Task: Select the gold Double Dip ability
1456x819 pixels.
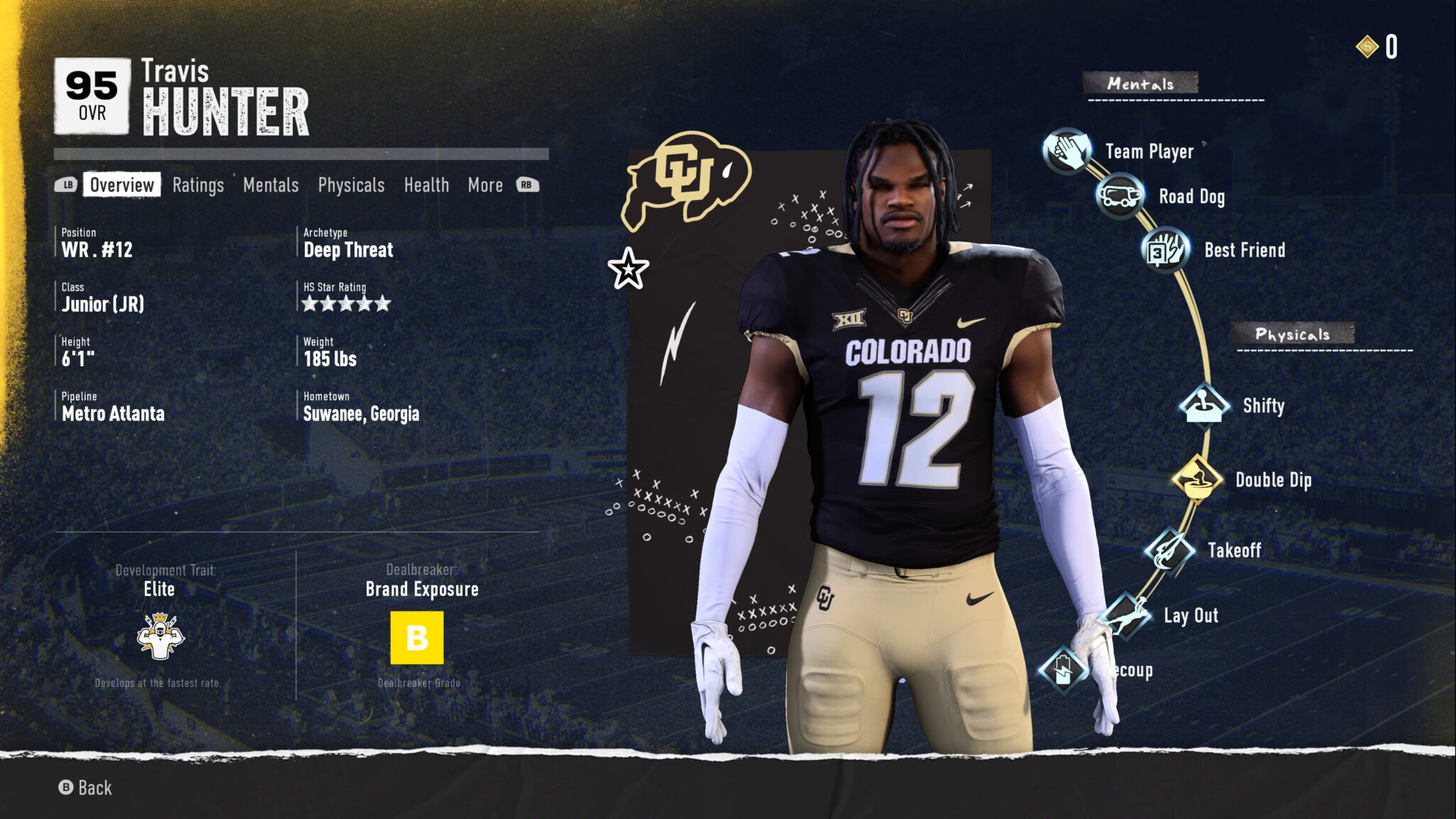Action: [x=1197, y=479]
